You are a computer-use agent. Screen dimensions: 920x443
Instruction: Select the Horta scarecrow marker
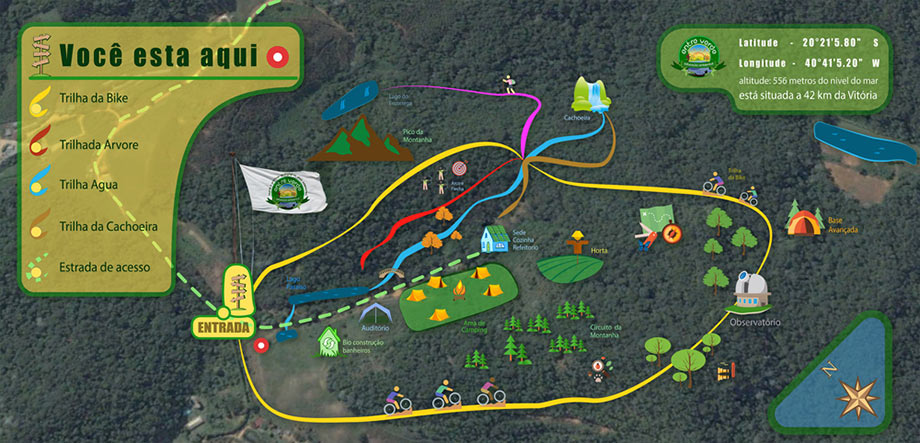[575, 244]
